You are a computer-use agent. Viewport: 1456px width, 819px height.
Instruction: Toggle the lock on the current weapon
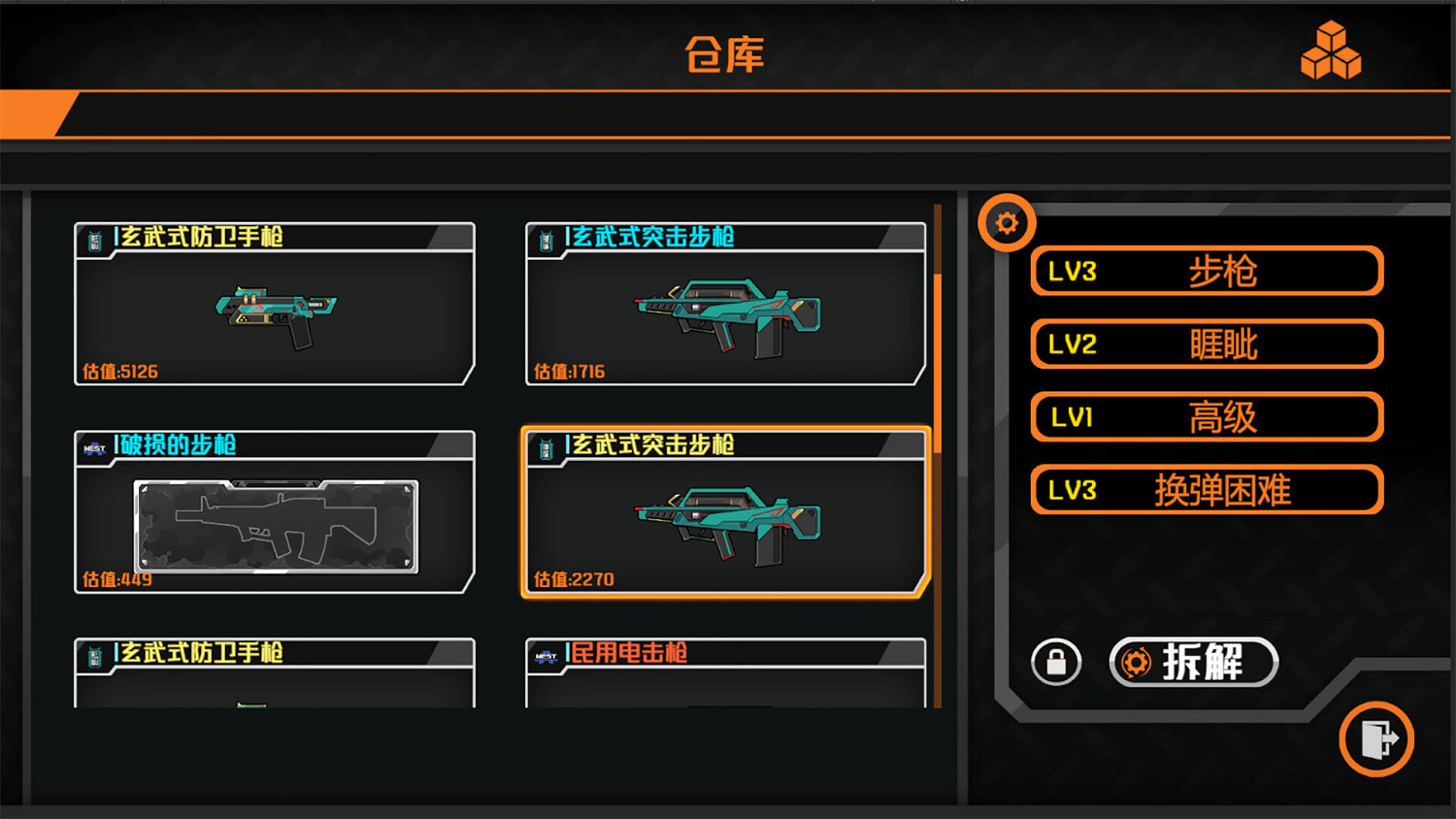pyautogui.click(x=1056, y=662)
